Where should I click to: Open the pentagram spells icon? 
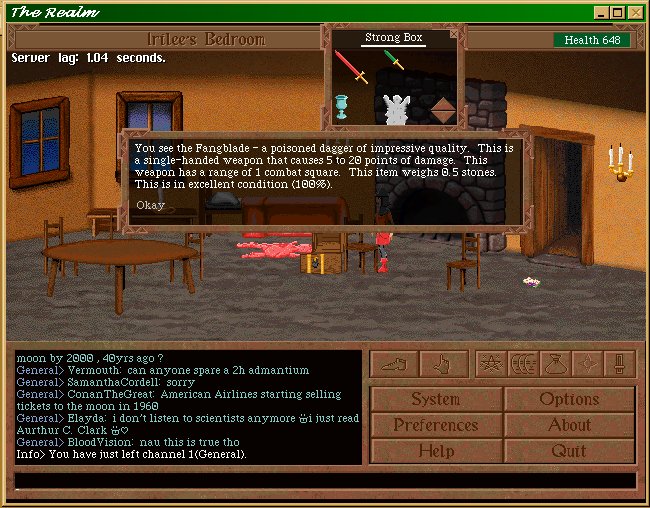(x=490, y=364)
